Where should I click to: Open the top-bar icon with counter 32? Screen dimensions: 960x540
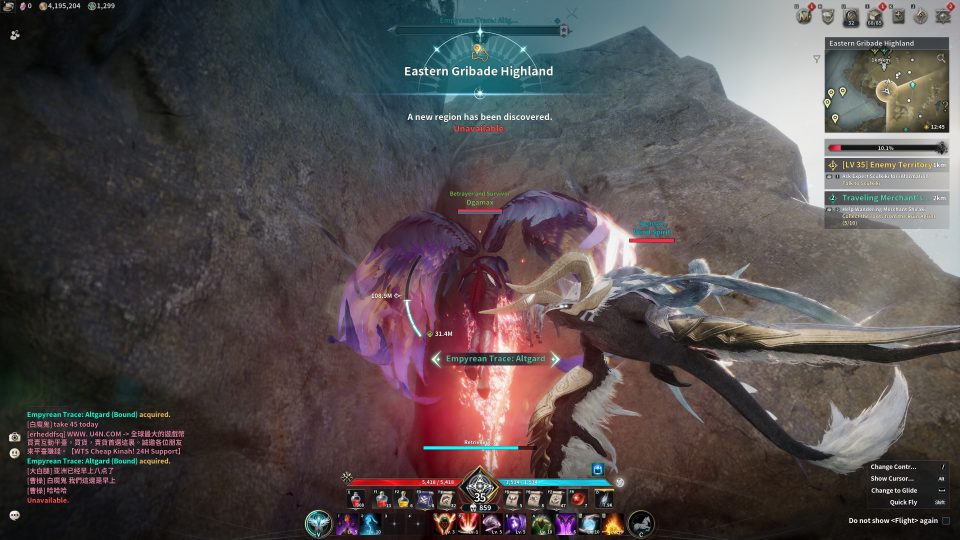coord(851,15)
